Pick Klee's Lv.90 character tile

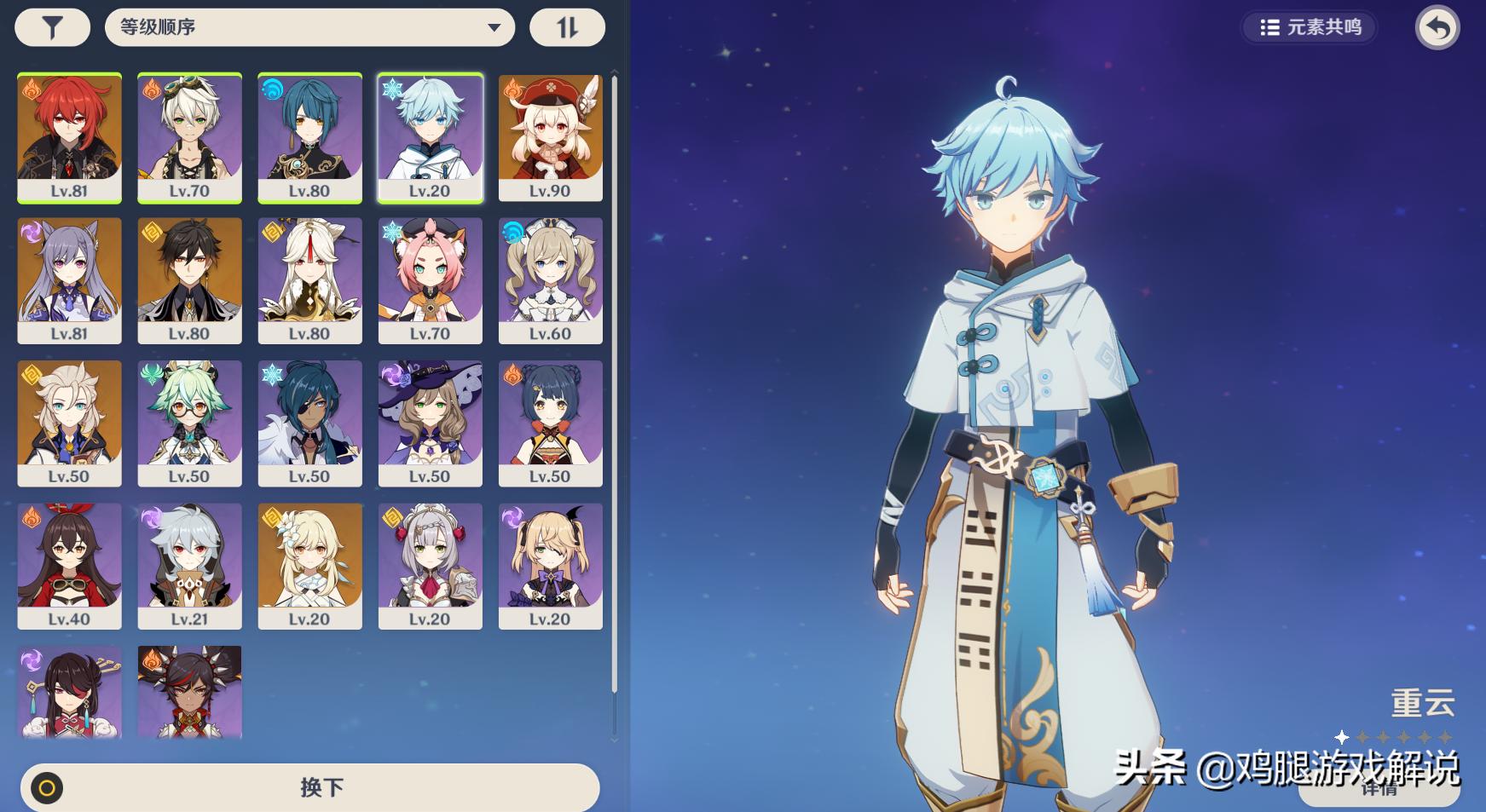click(550, 138)
